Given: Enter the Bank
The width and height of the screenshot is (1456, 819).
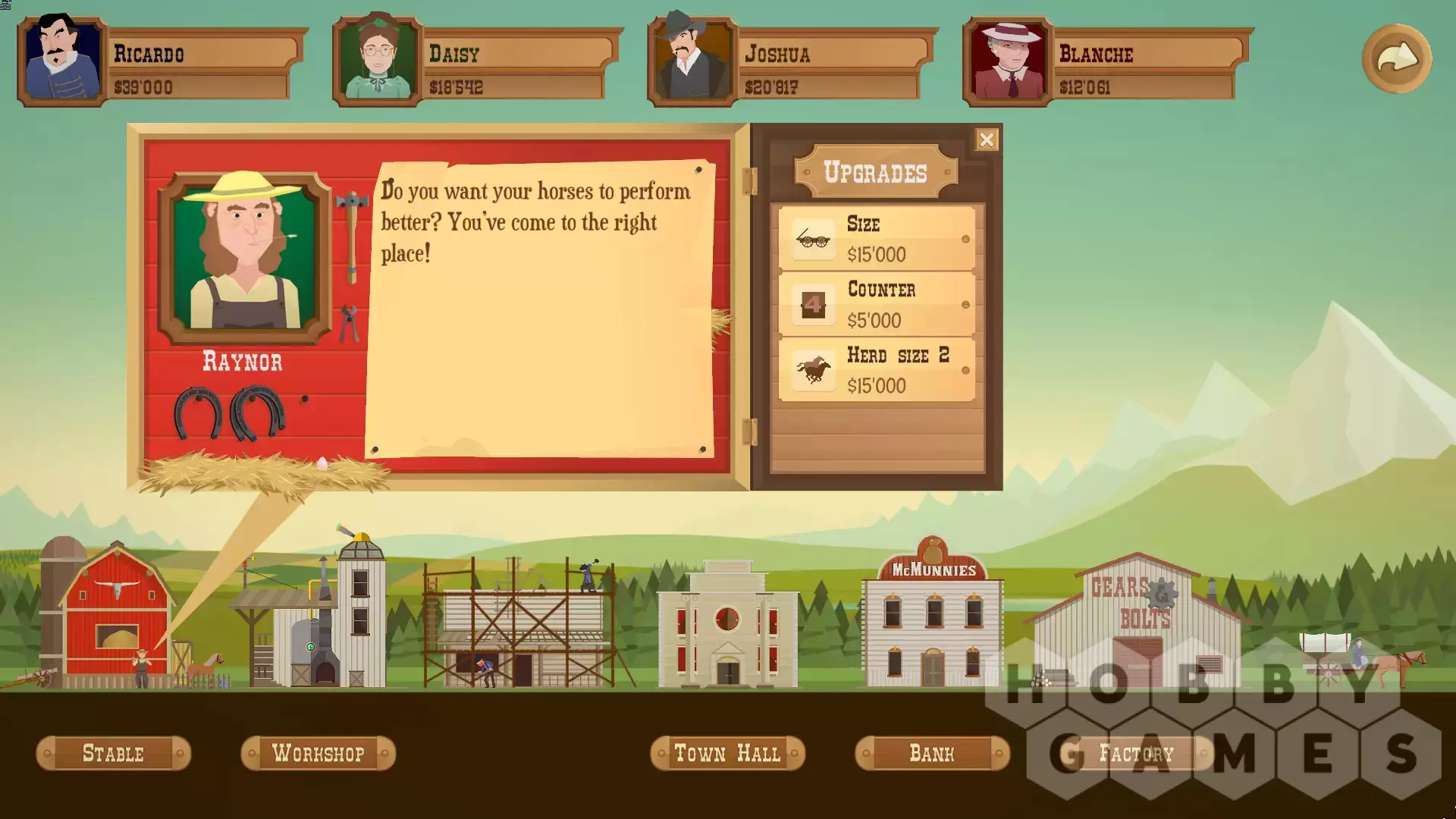Looking at the screenshot, I should tap(932, 753).
